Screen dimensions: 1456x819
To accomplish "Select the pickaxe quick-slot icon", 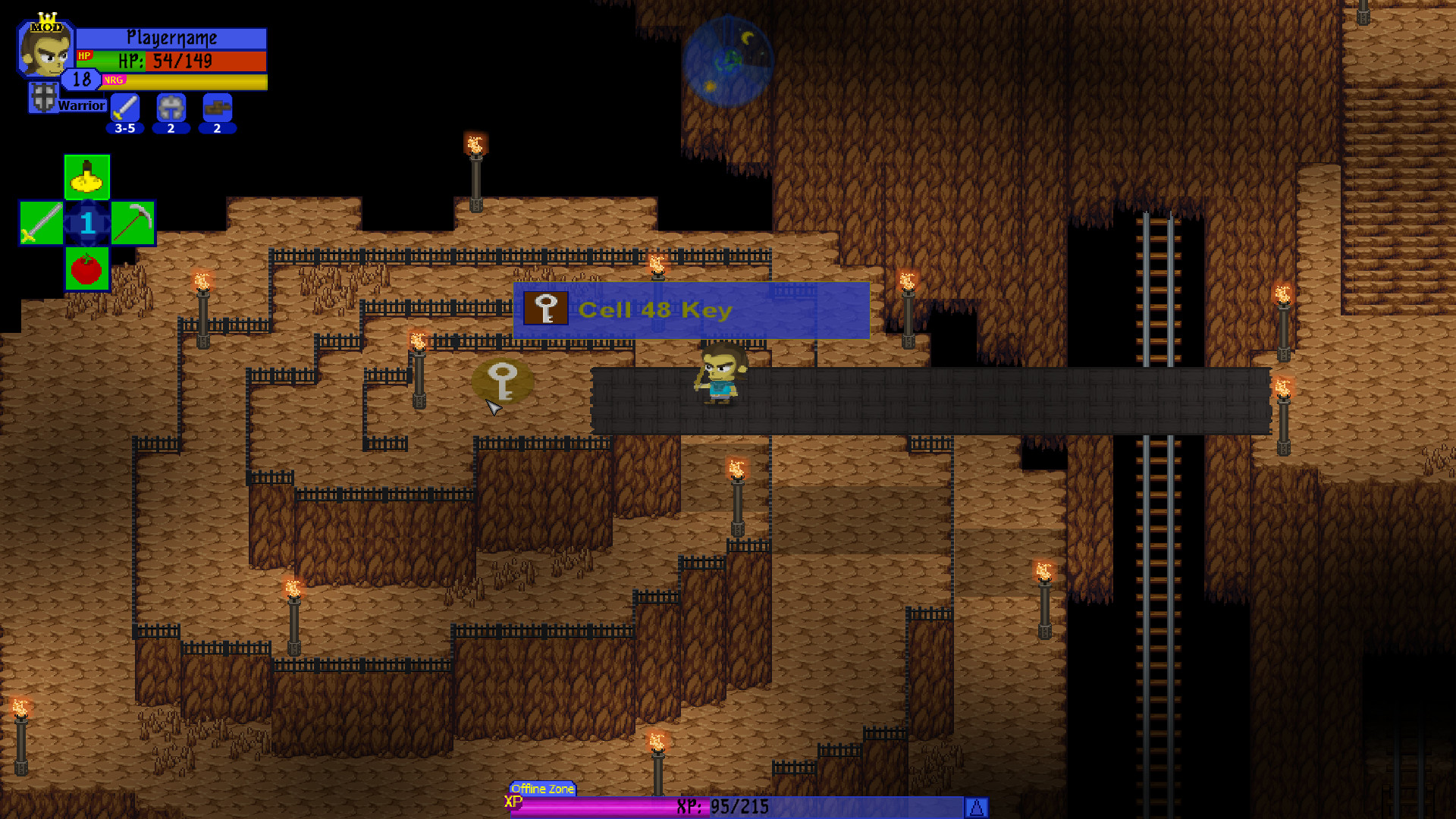I will pos(133,223).
